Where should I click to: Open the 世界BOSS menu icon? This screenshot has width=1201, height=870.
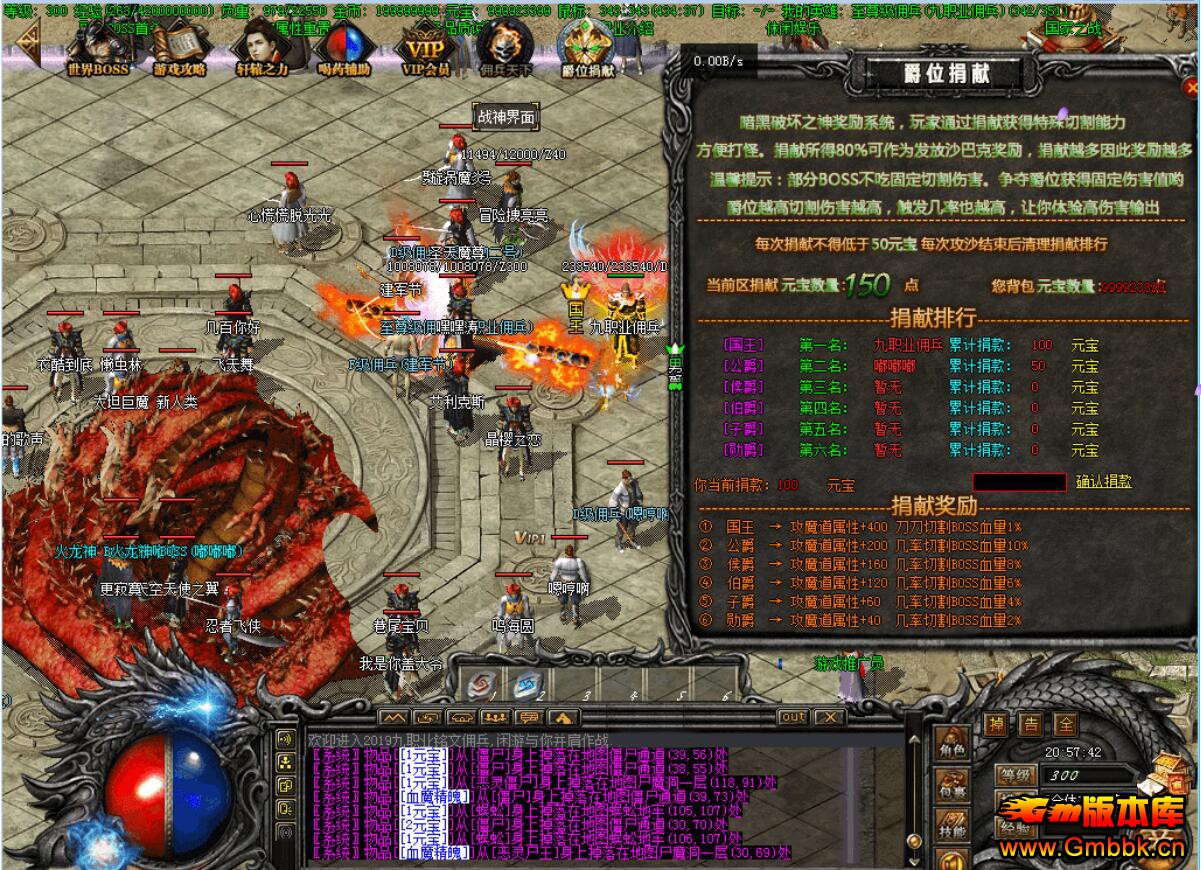(98, 48)
